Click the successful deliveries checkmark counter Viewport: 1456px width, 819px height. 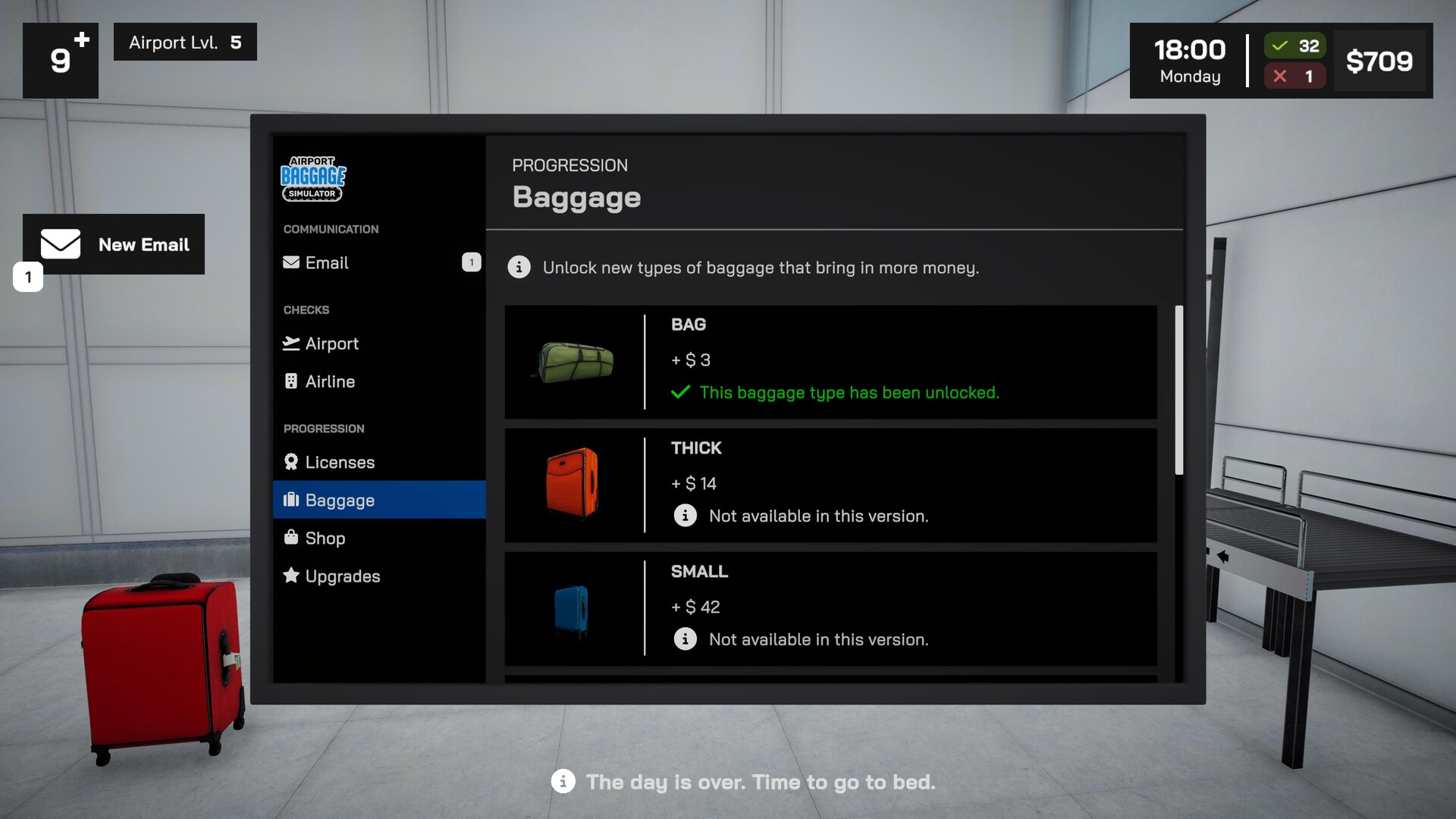[1294, 46]
